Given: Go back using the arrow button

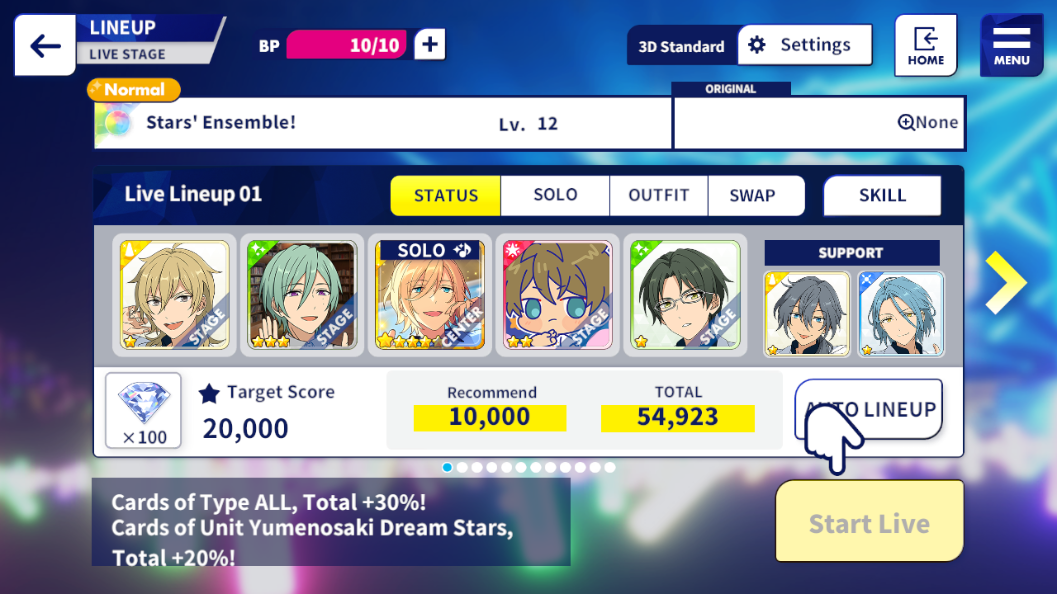Looking at the screenshot, I should coord(45,46).
